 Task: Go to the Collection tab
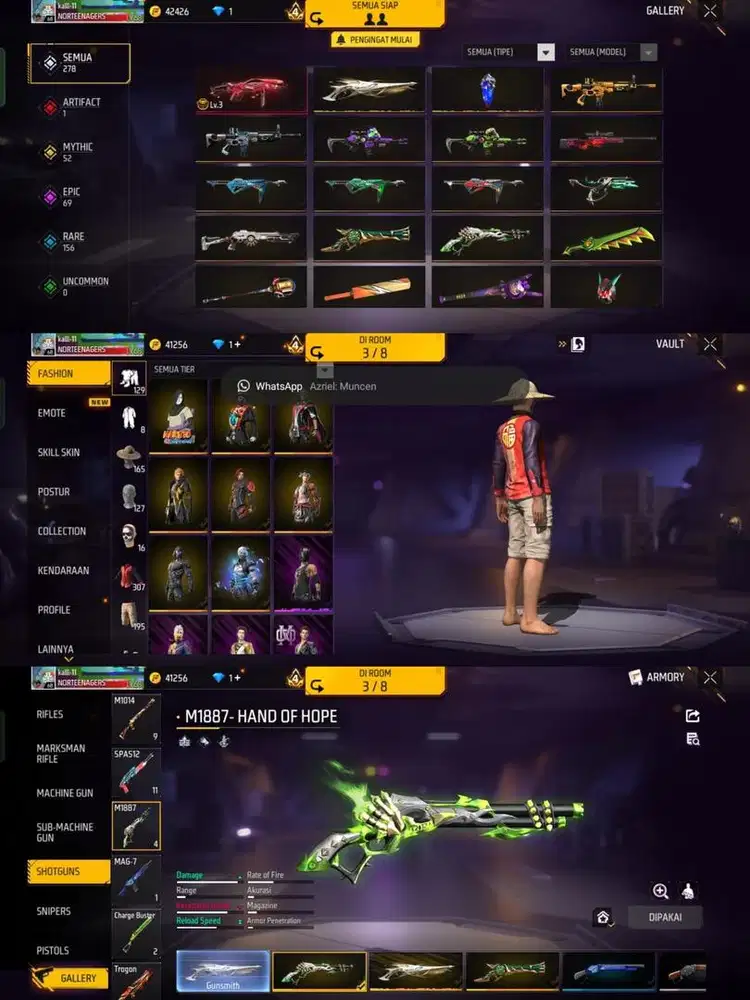[62, 531]
